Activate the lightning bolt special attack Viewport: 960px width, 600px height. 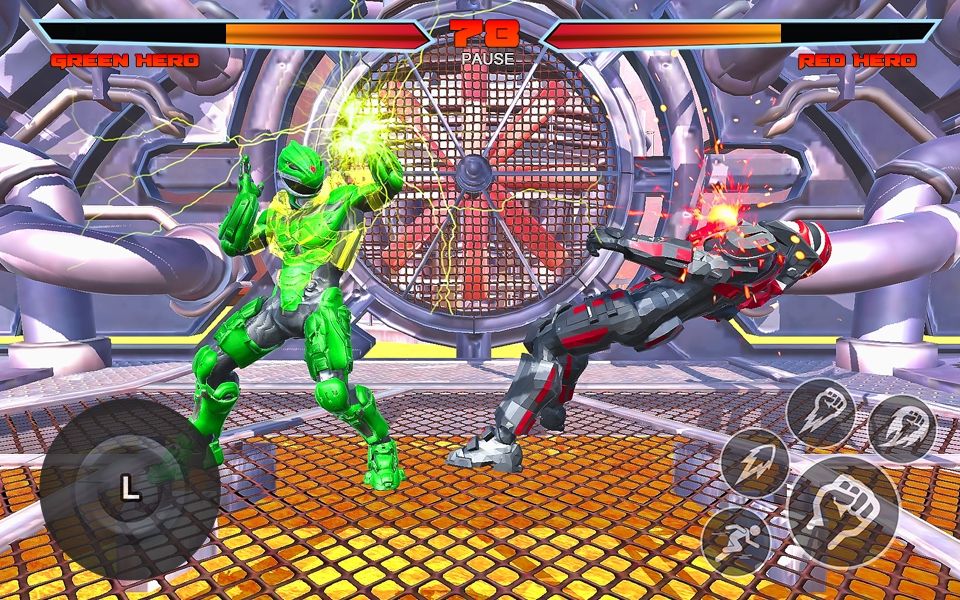point(755,462)
